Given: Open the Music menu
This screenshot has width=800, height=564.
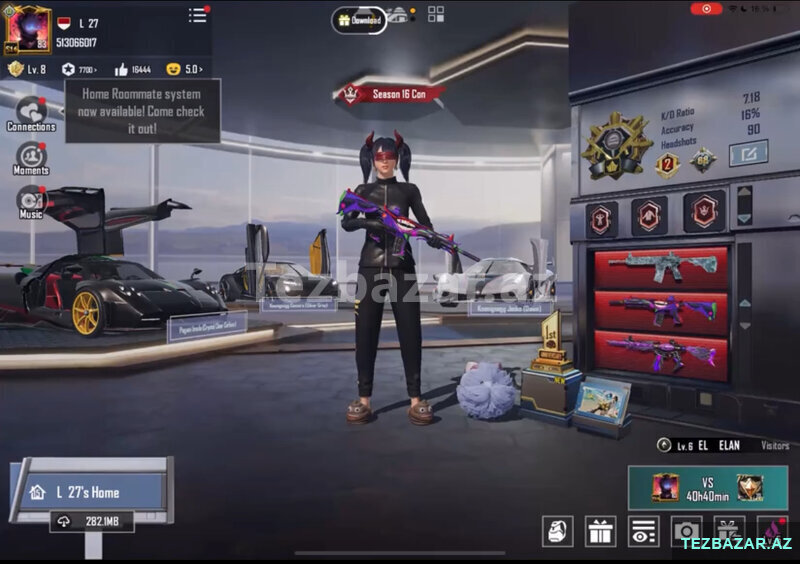Looking at the screenshot, I should click(x=31, y=202).
